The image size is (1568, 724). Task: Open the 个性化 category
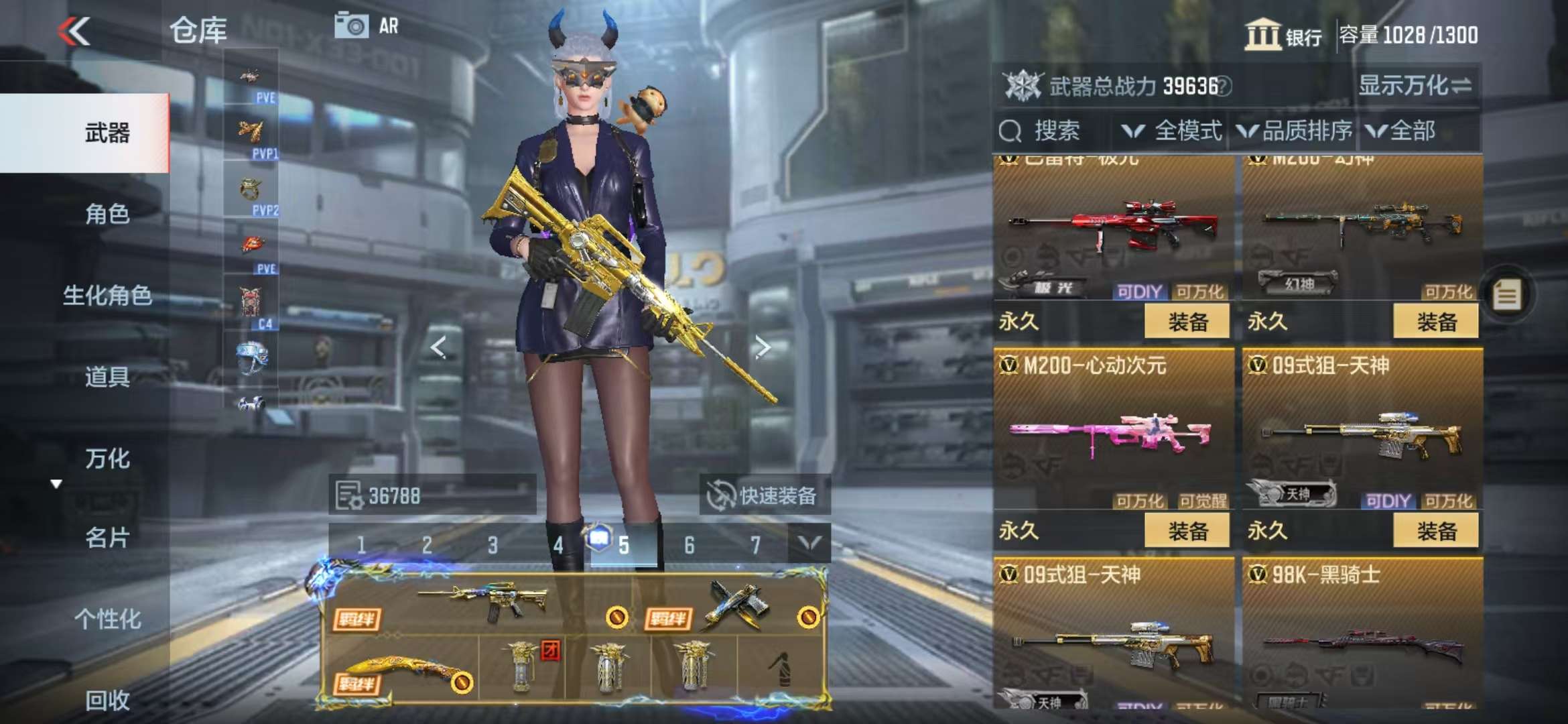tap(107, 619)
